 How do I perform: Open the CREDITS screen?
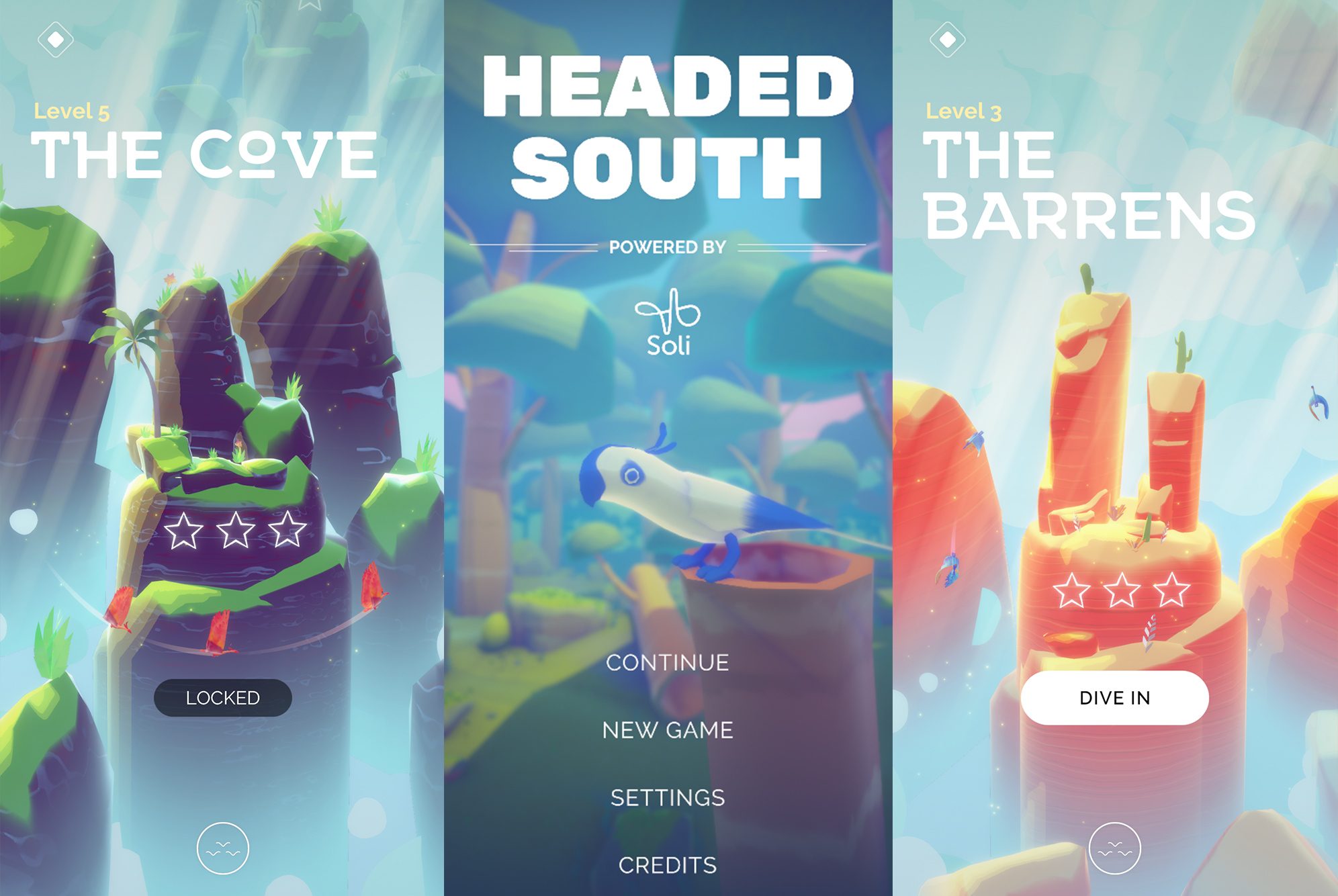[x=668, y=866]
